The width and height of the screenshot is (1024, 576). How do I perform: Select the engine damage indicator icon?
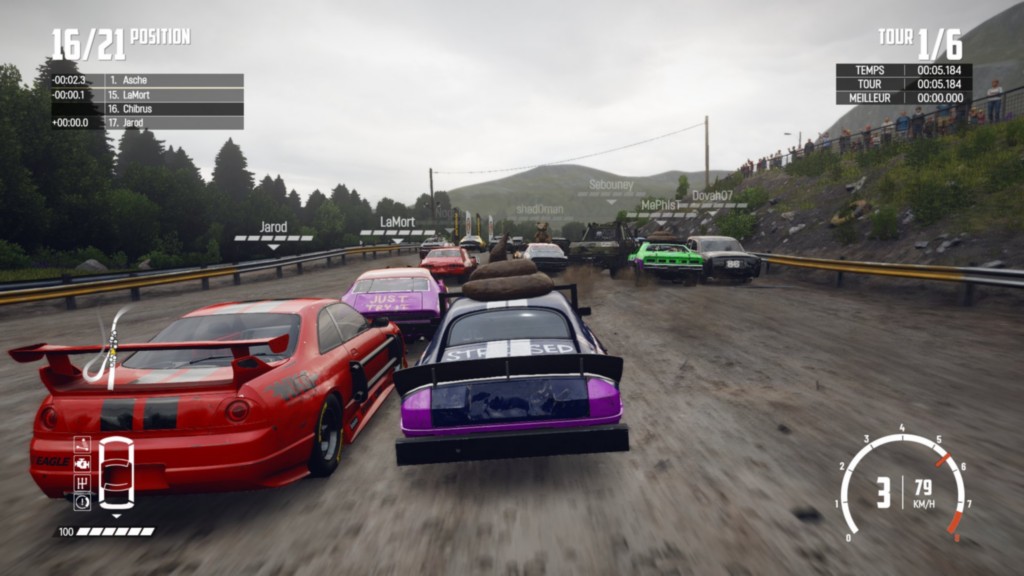[82, 464]
